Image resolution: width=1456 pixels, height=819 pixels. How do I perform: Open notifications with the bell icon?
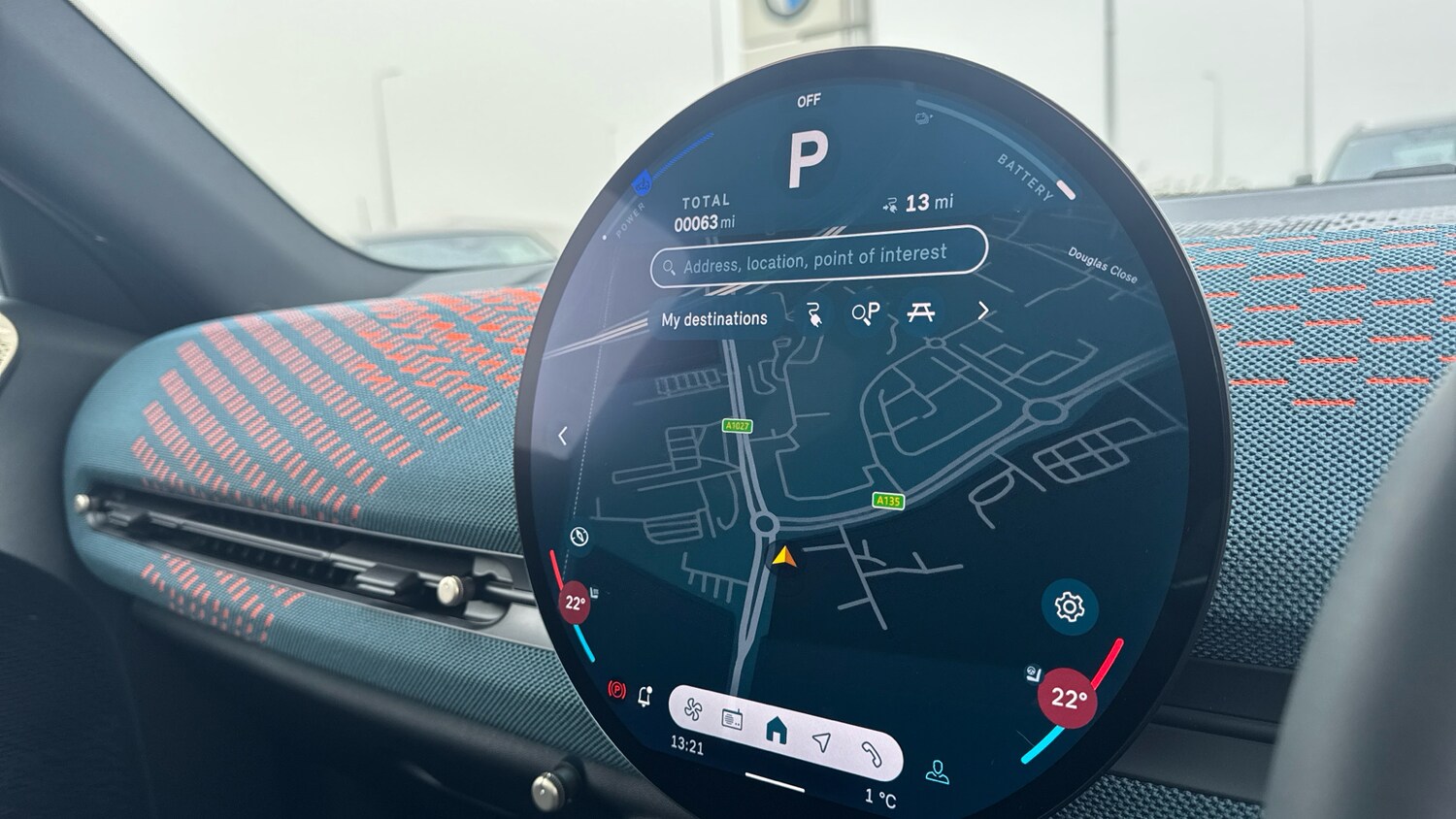point(645,696)
